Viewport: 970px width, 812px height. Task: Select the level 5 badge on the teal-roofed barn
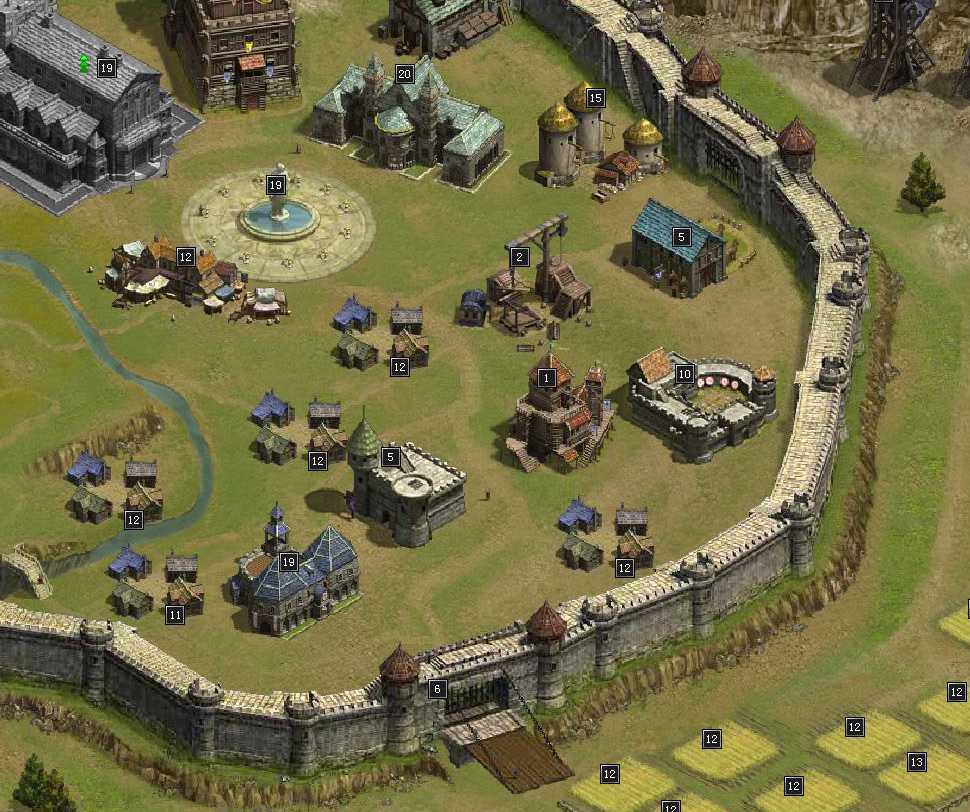tap(681, 237)
